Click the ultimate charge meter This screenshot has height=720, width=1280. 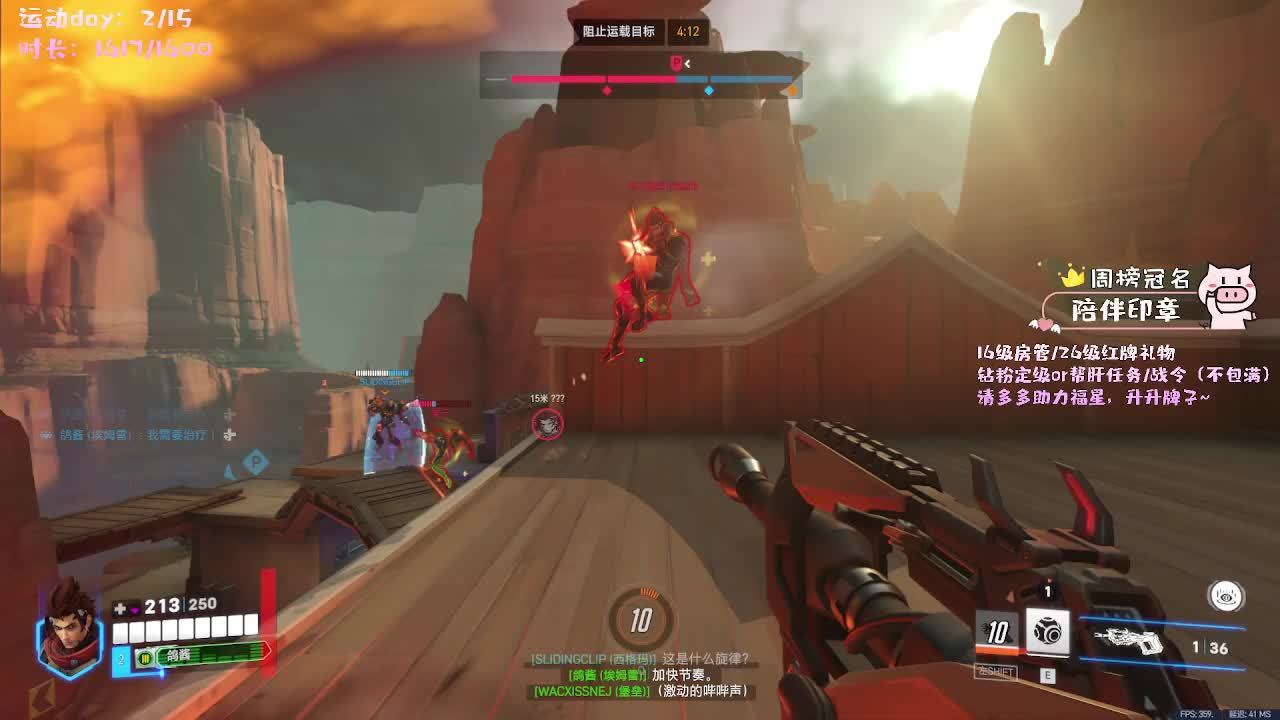click(x=641, y=620)
